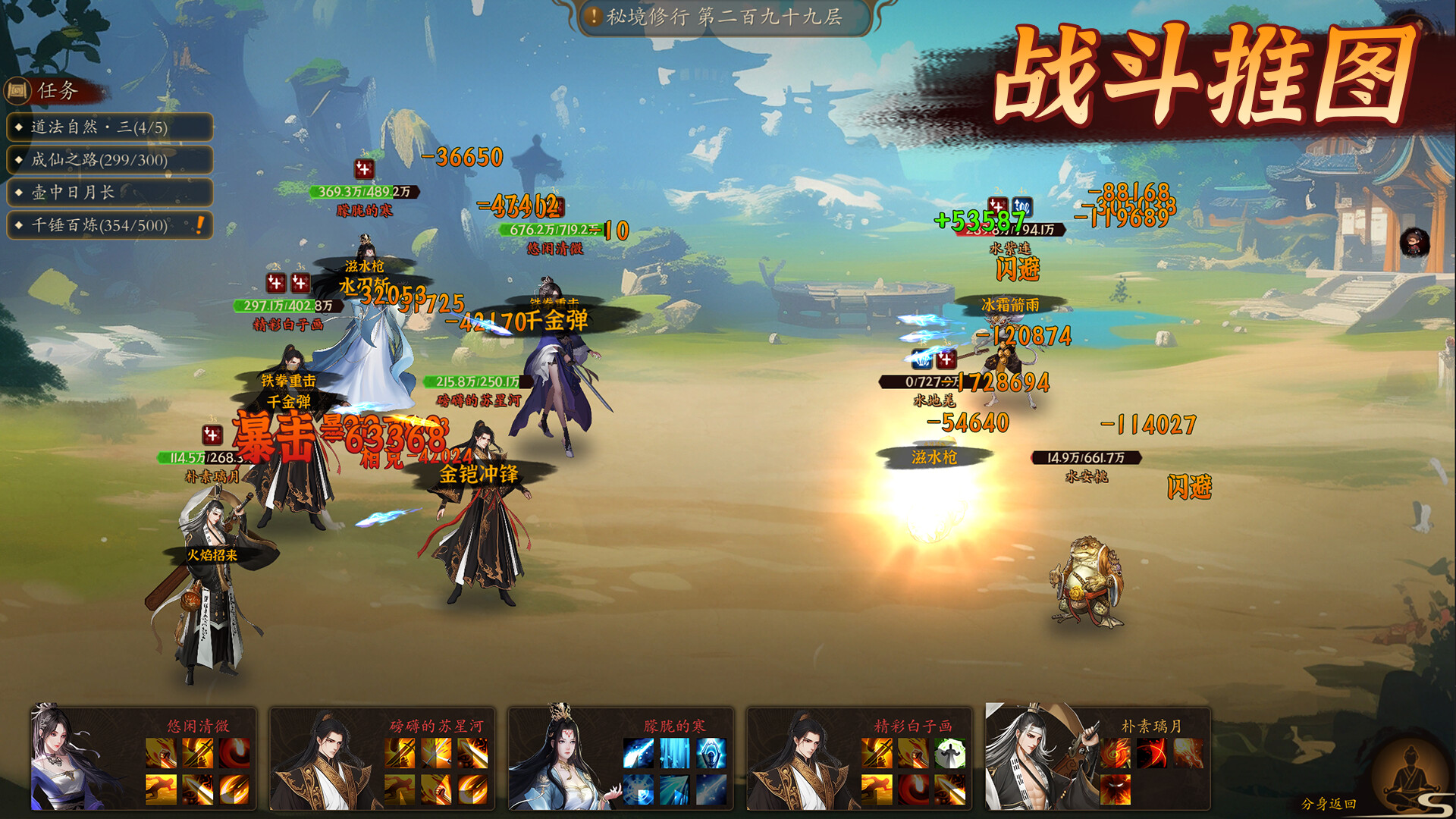Select the 悠闲清微 character card portrait

click(76, 758)
